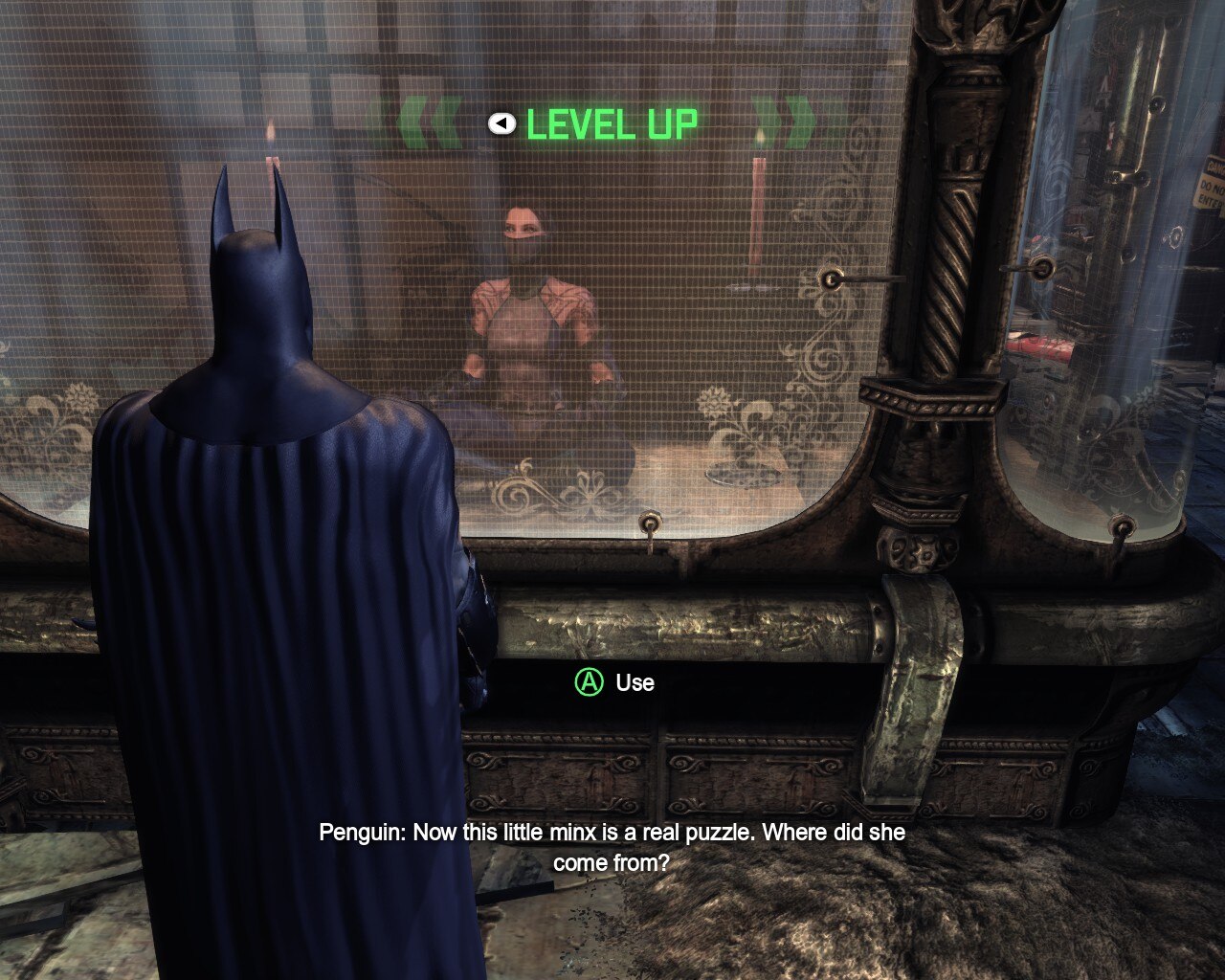Expand the LEVEL UP notification banner
1225x980 pixels.
pyautogui.click(x=612, y=122)
